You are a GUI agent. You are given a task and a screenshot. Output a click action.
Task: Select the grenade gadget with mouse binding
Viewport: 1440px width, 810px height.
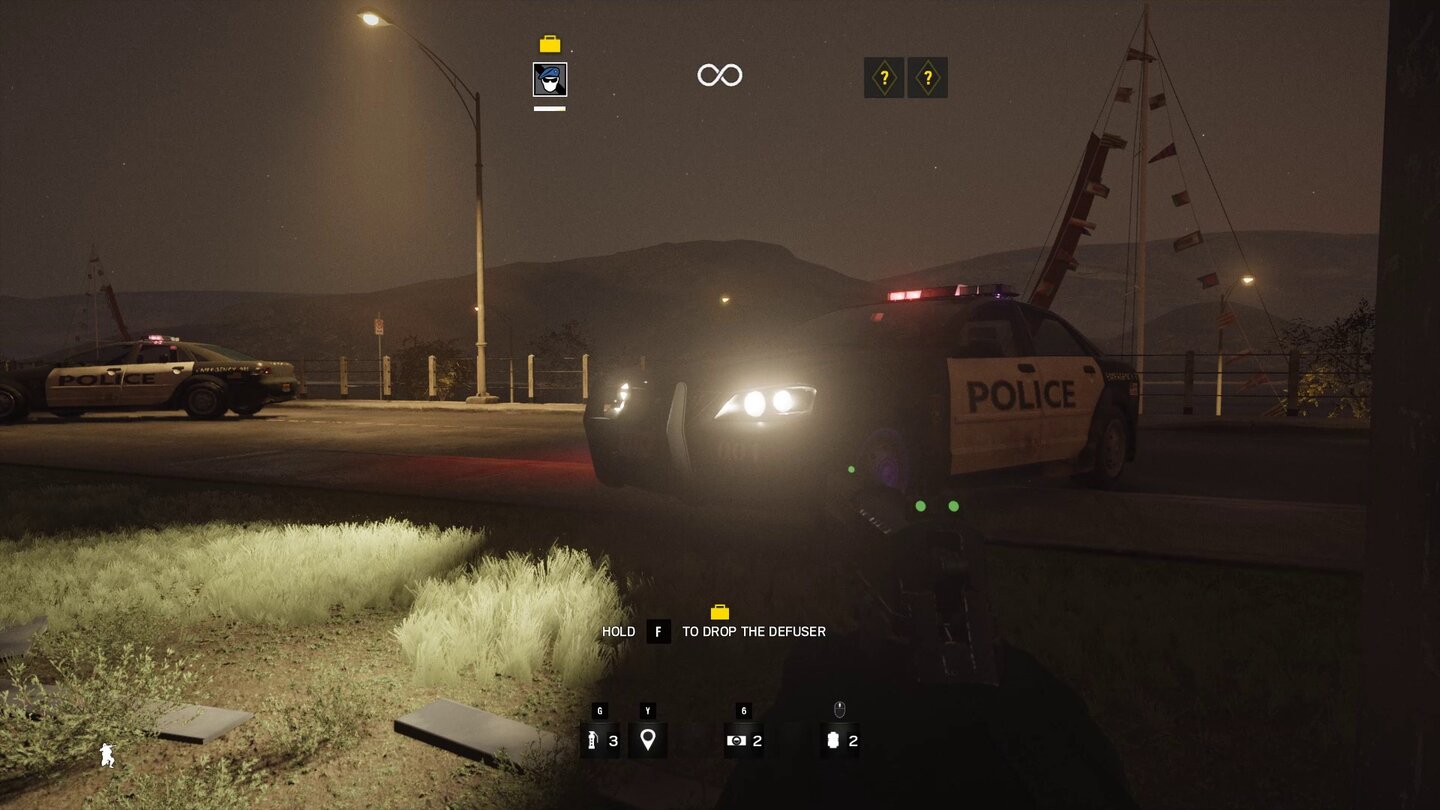coord(839,741)
